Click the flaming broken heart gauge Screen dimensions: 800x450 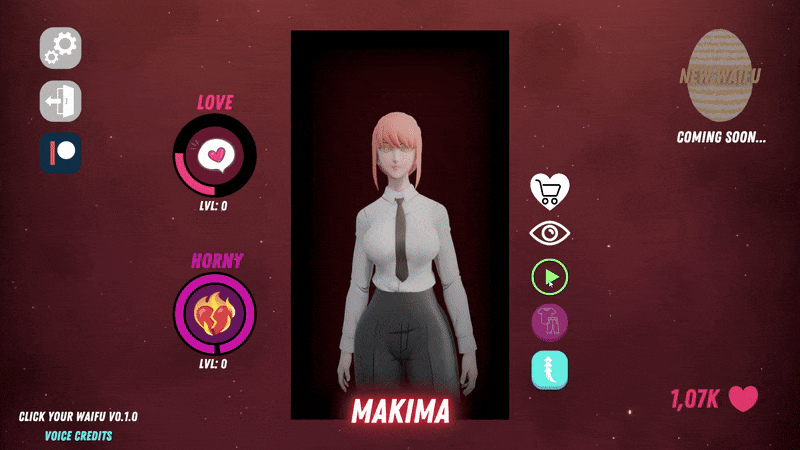[x=215, y=313]
